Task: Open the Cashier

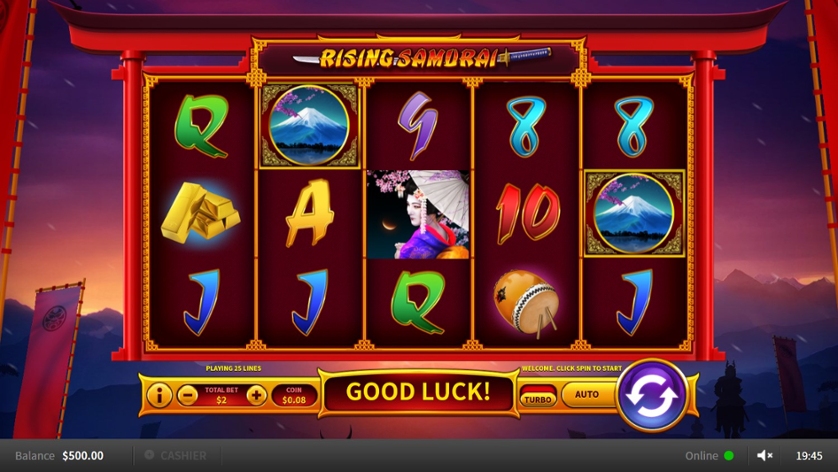Action: 176,455
